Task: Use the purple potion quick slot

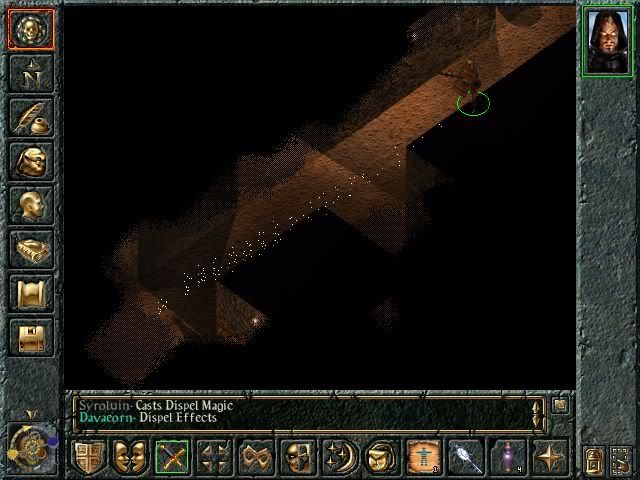Action: pyautogui.click(x=506, y=456)
